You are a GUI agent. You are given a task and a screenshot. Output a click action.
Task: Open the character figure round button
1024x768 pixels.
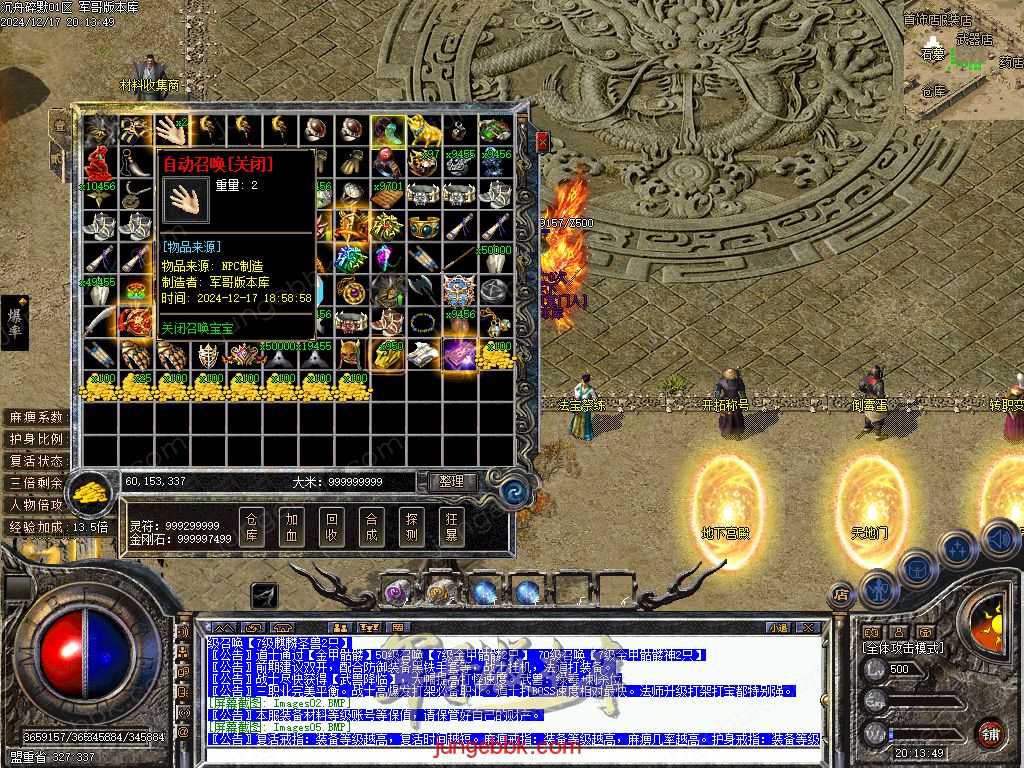click(878, 589)
